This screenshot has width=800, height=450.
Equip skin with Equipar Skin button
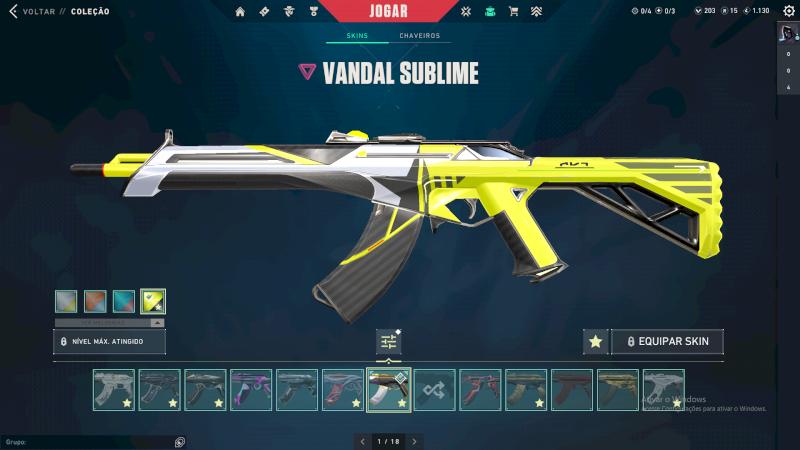[666, 342]
